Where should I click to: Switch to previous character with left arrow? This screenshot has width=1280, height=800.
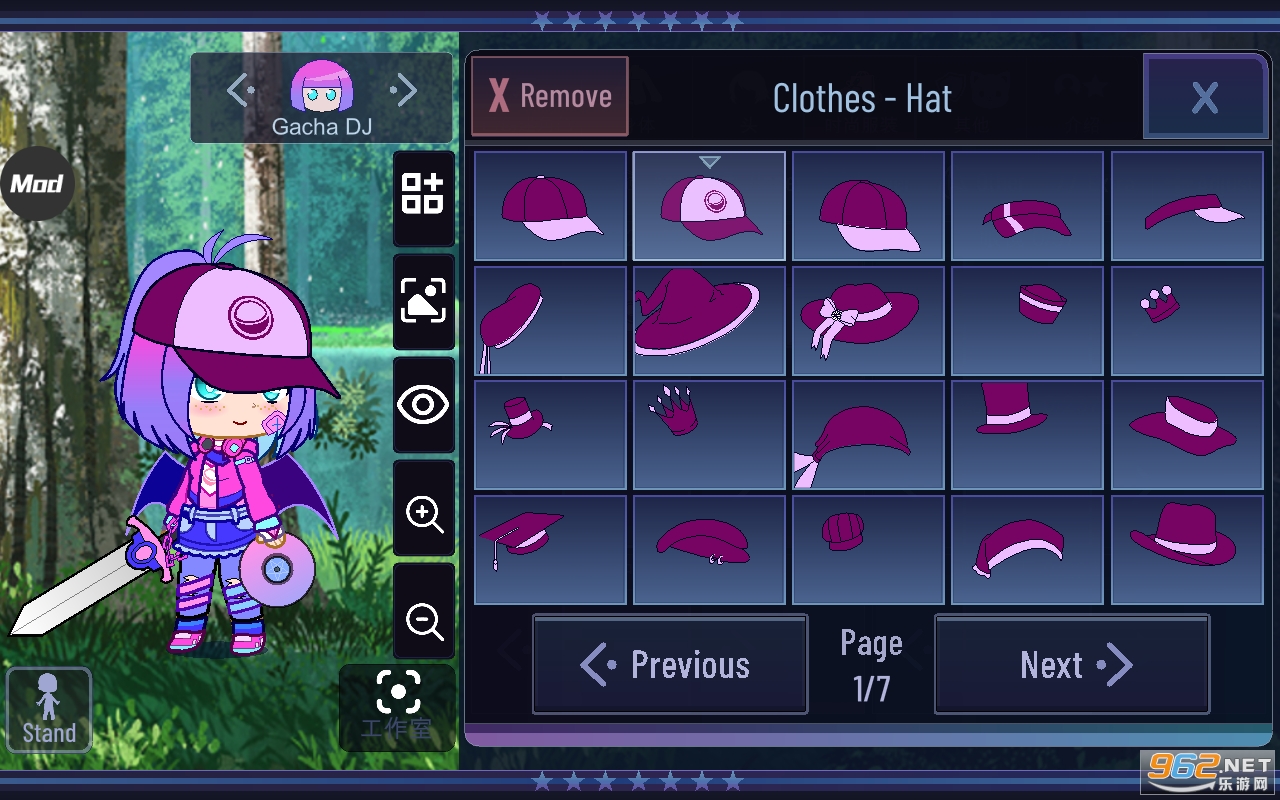[240, 92]
